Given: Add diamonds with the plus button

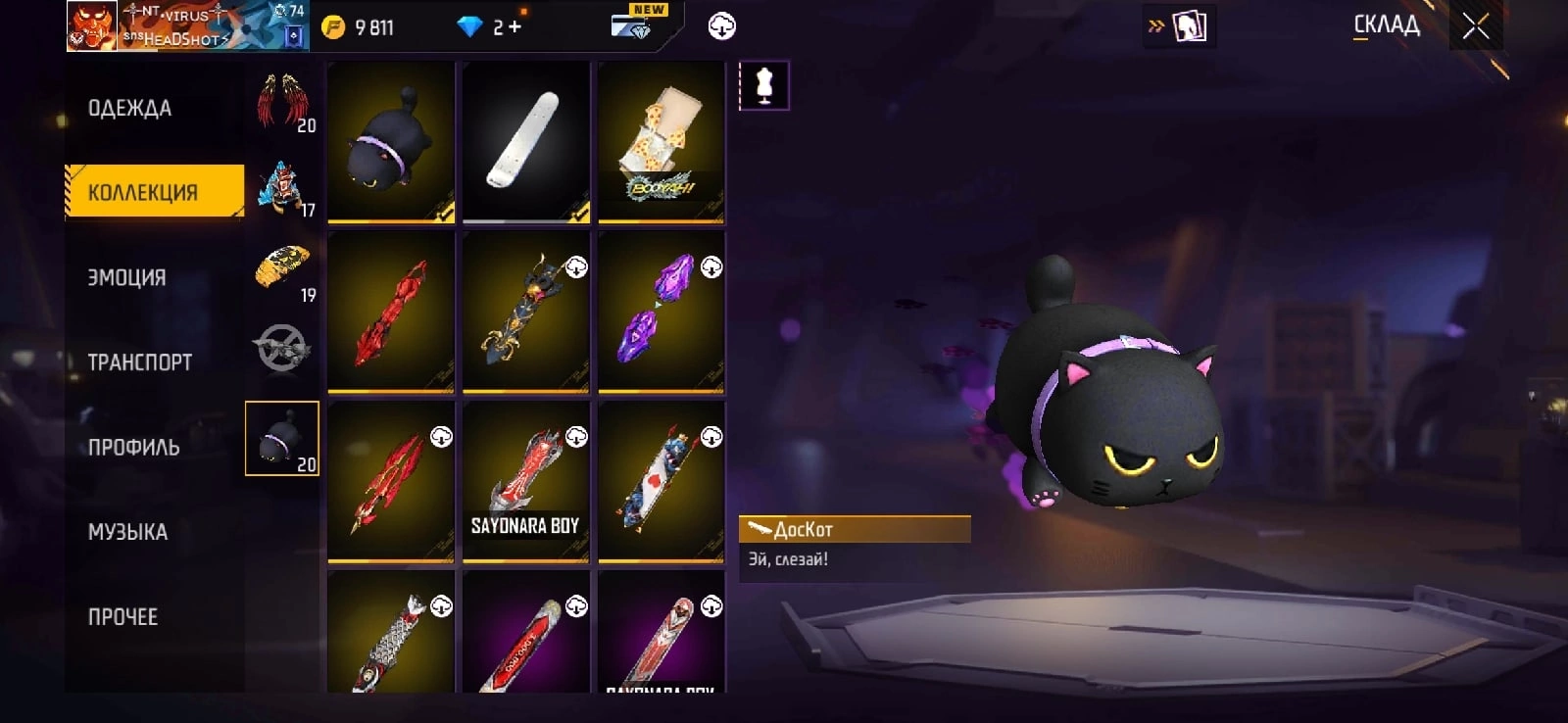Looking at the screenshot, I should (x=514, y=27).
